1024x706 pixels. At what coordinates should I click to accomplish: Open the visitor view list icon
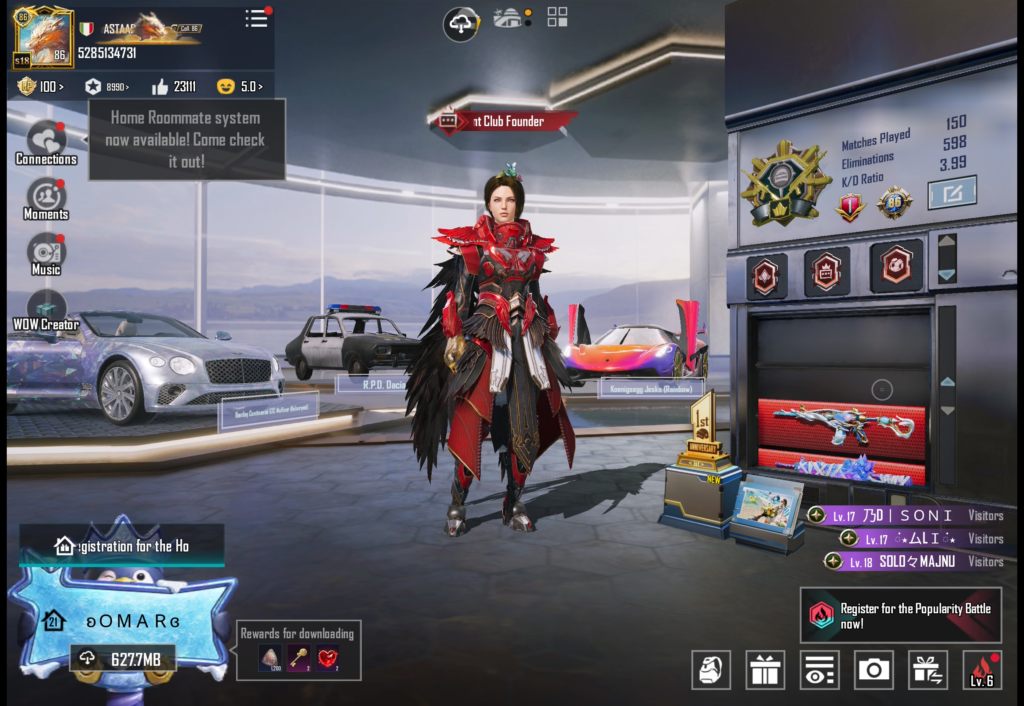click(x=820, y=670)
